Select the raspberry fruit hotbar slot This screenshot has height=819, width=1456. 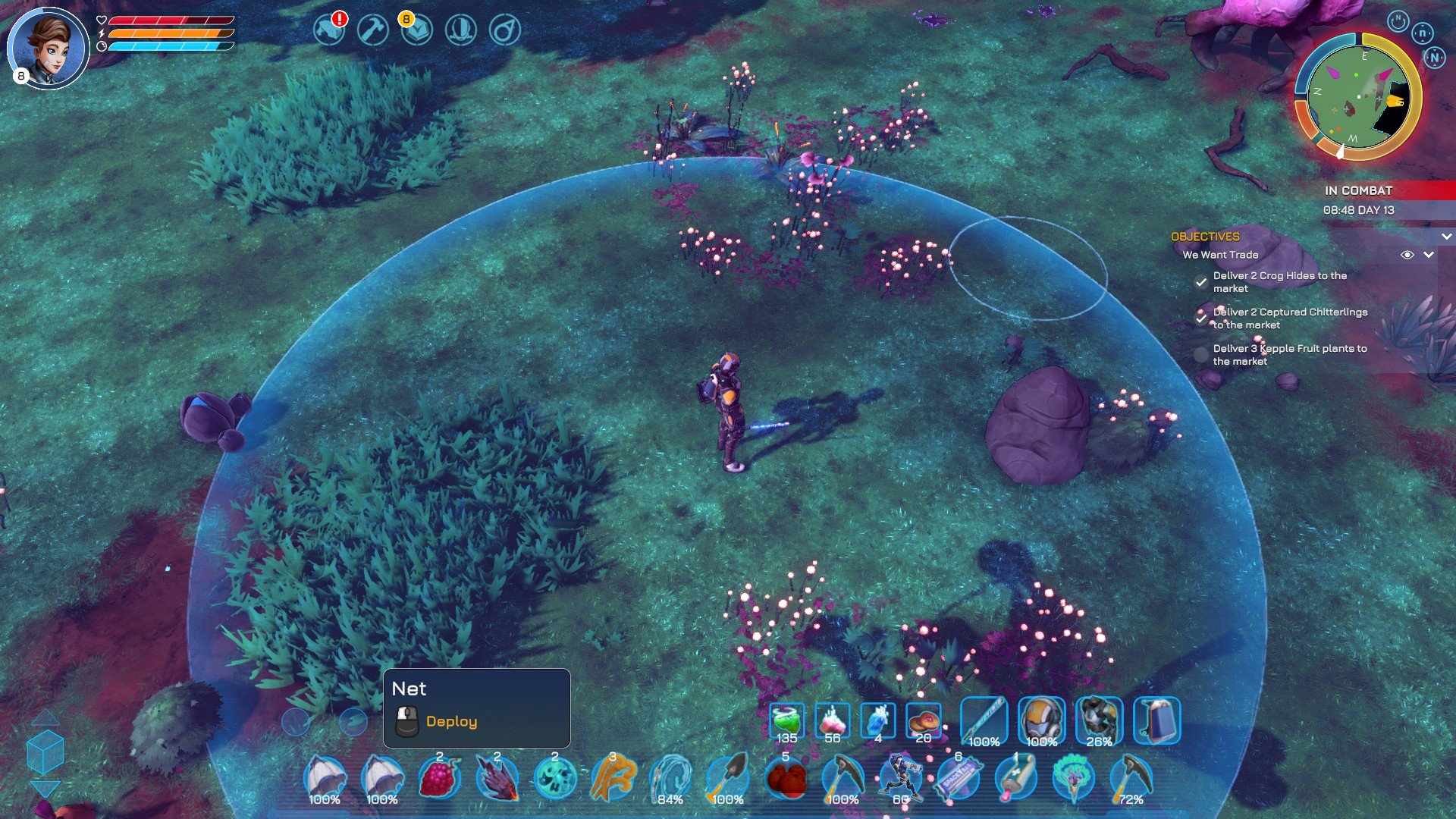(x=439, y=779)
